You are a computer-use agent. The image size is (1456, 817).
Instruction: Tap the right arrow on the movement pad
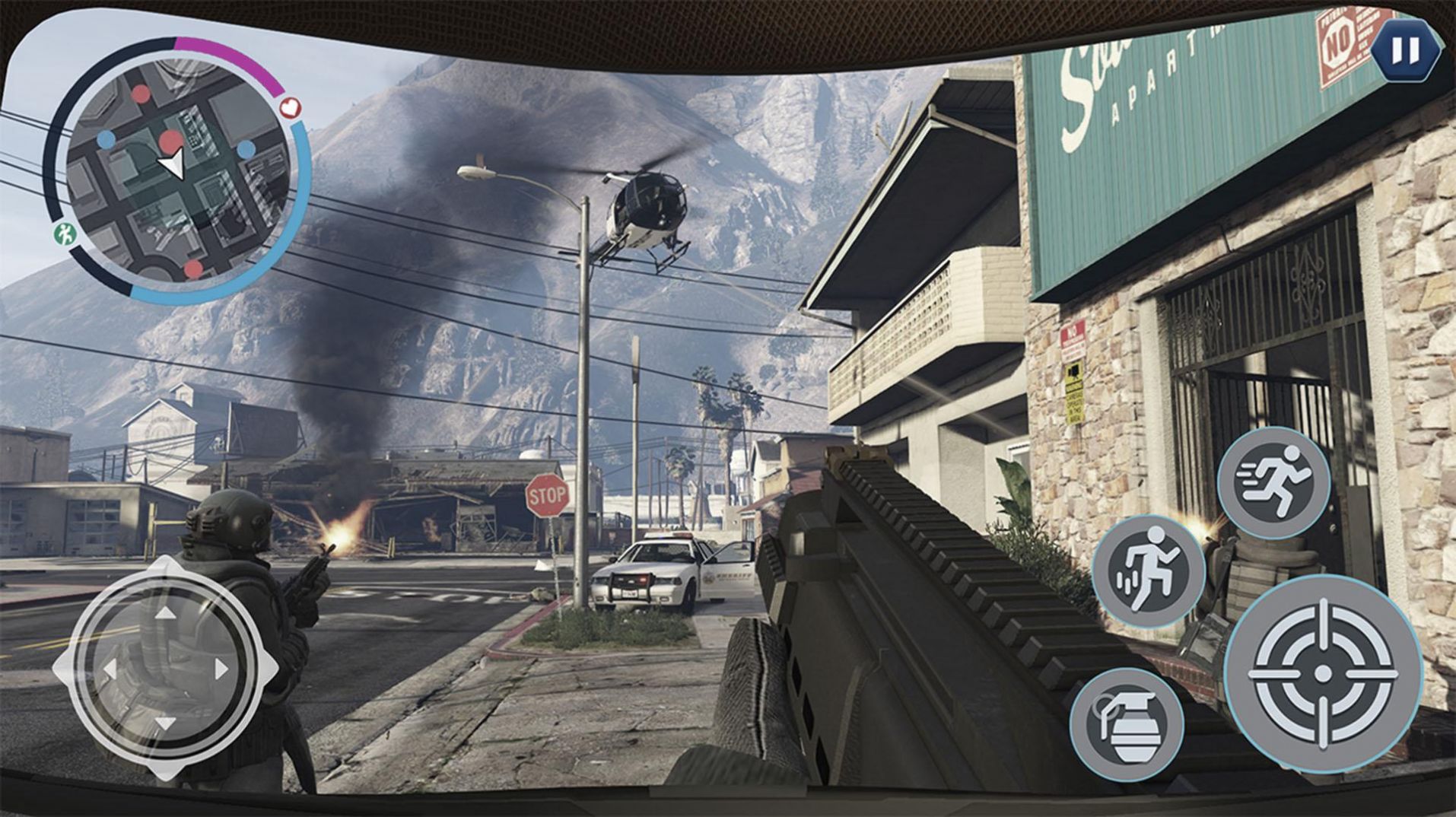point(221,669)
